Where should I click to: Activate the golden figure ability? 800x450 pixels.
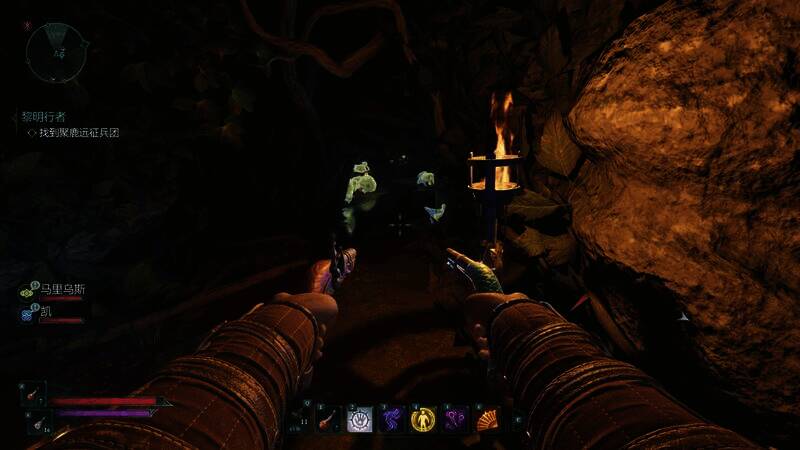point(423,420)
